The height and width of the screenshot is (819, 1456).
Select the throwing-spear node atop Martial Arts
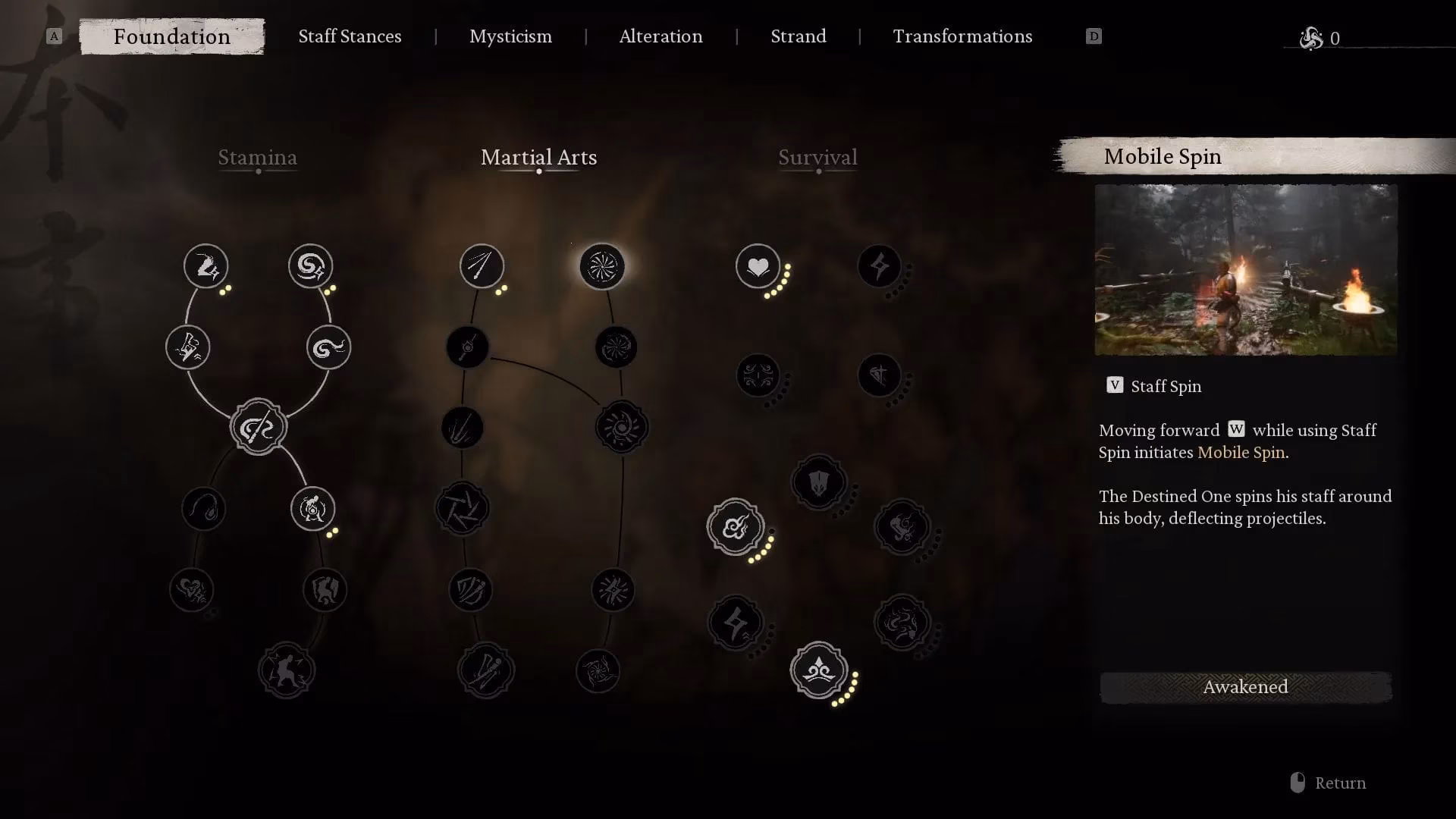coord(482,267)
